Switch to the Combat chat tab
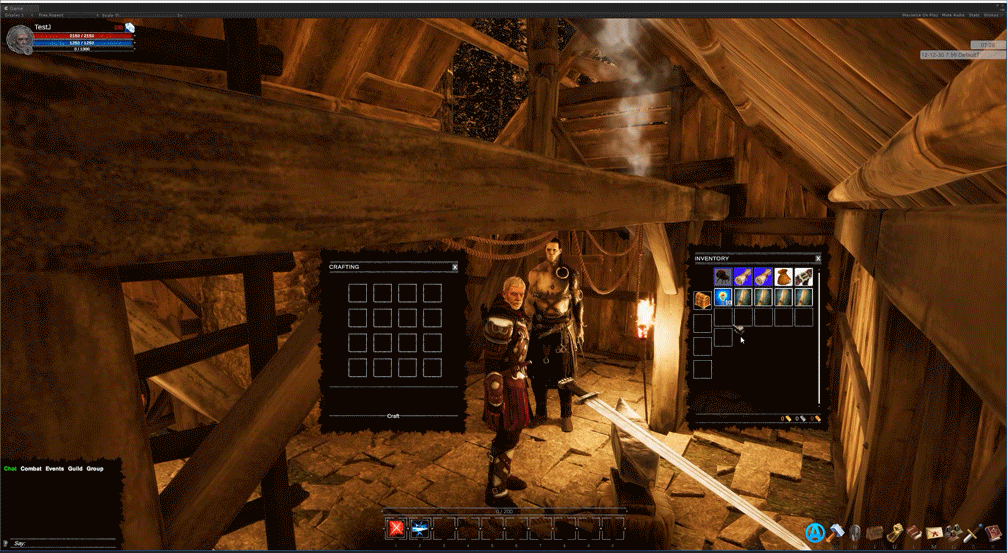 (31, 468)
